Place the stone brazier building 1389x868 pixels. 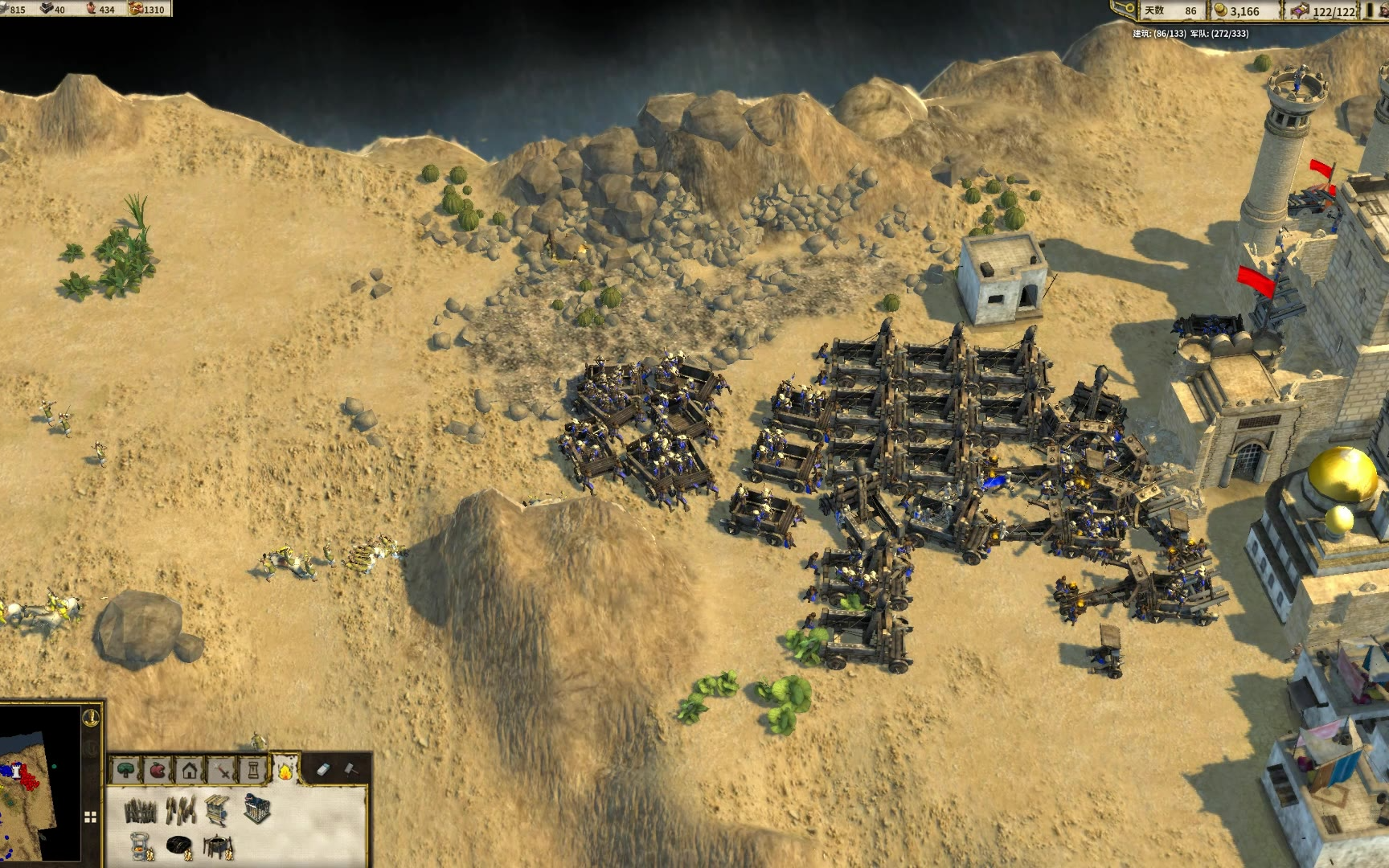[141, 845]
